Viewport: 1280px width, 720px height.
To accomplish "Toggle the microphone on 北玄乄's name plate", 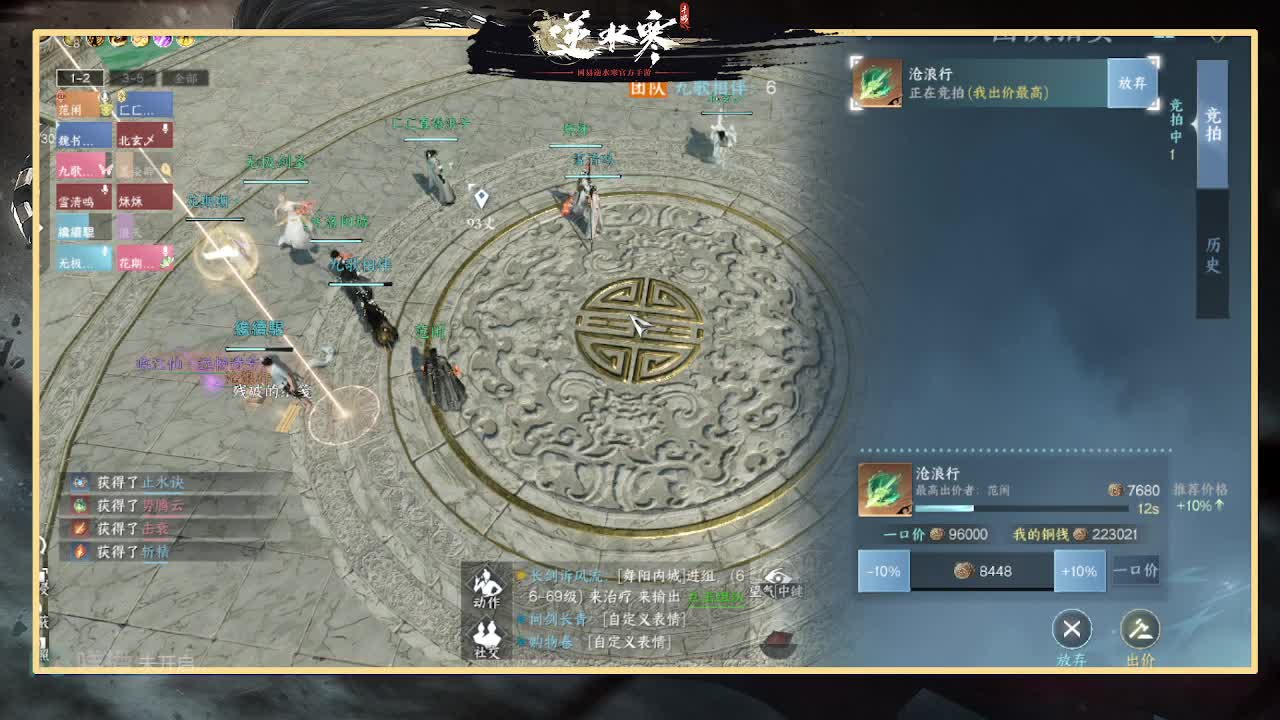I will coord(166,128).
